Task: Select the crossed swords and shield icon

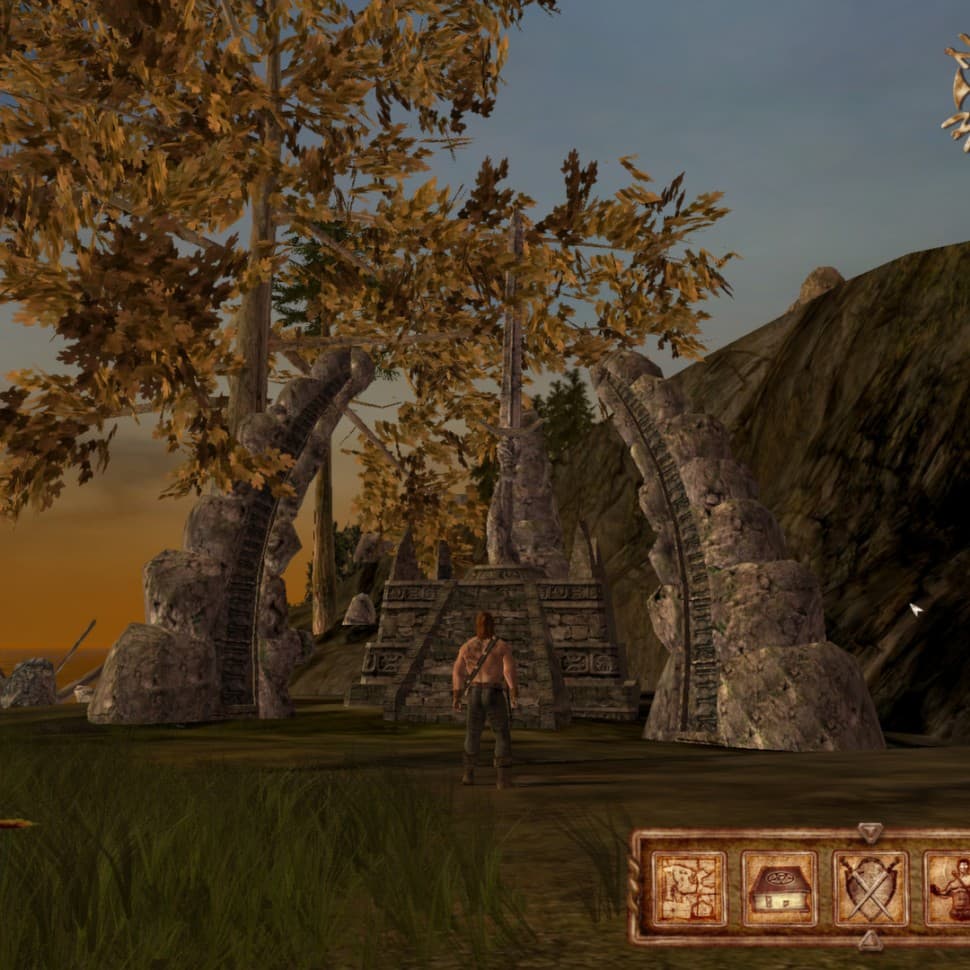Action: [870, 888]
